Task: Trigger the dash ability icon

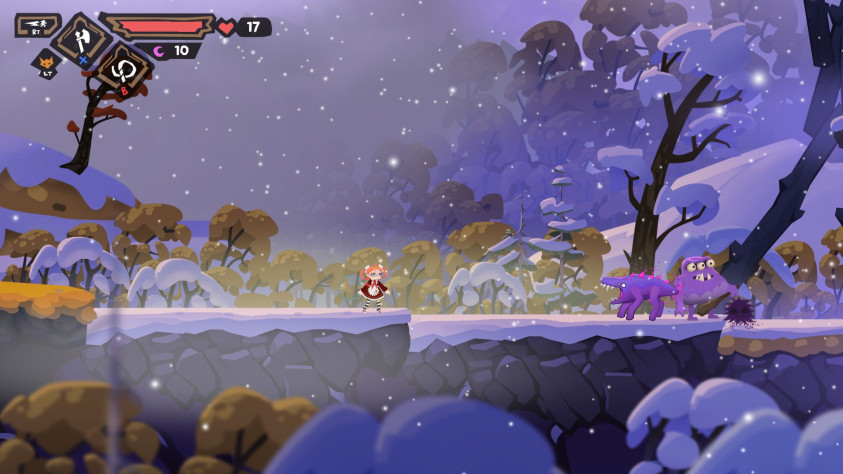Action: [36, 24]
